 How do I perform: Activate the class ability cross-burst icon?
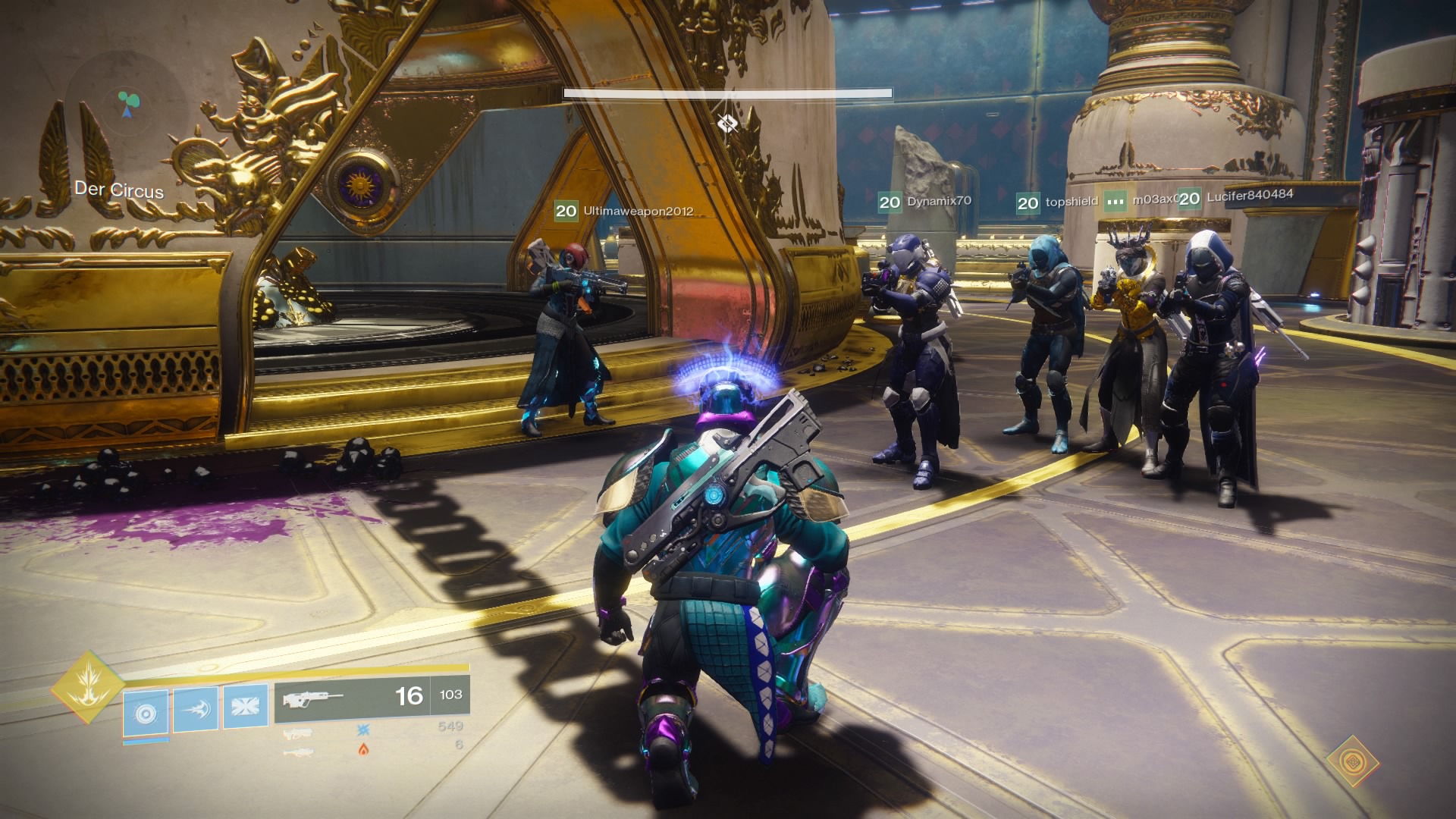coord(245,707)
